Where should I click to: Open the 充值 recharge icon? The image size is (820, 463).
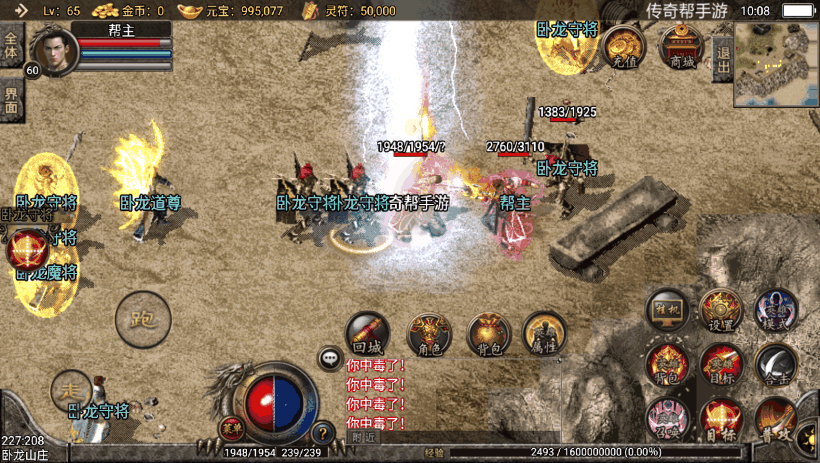pyautogui.click(x=625, y=46)
